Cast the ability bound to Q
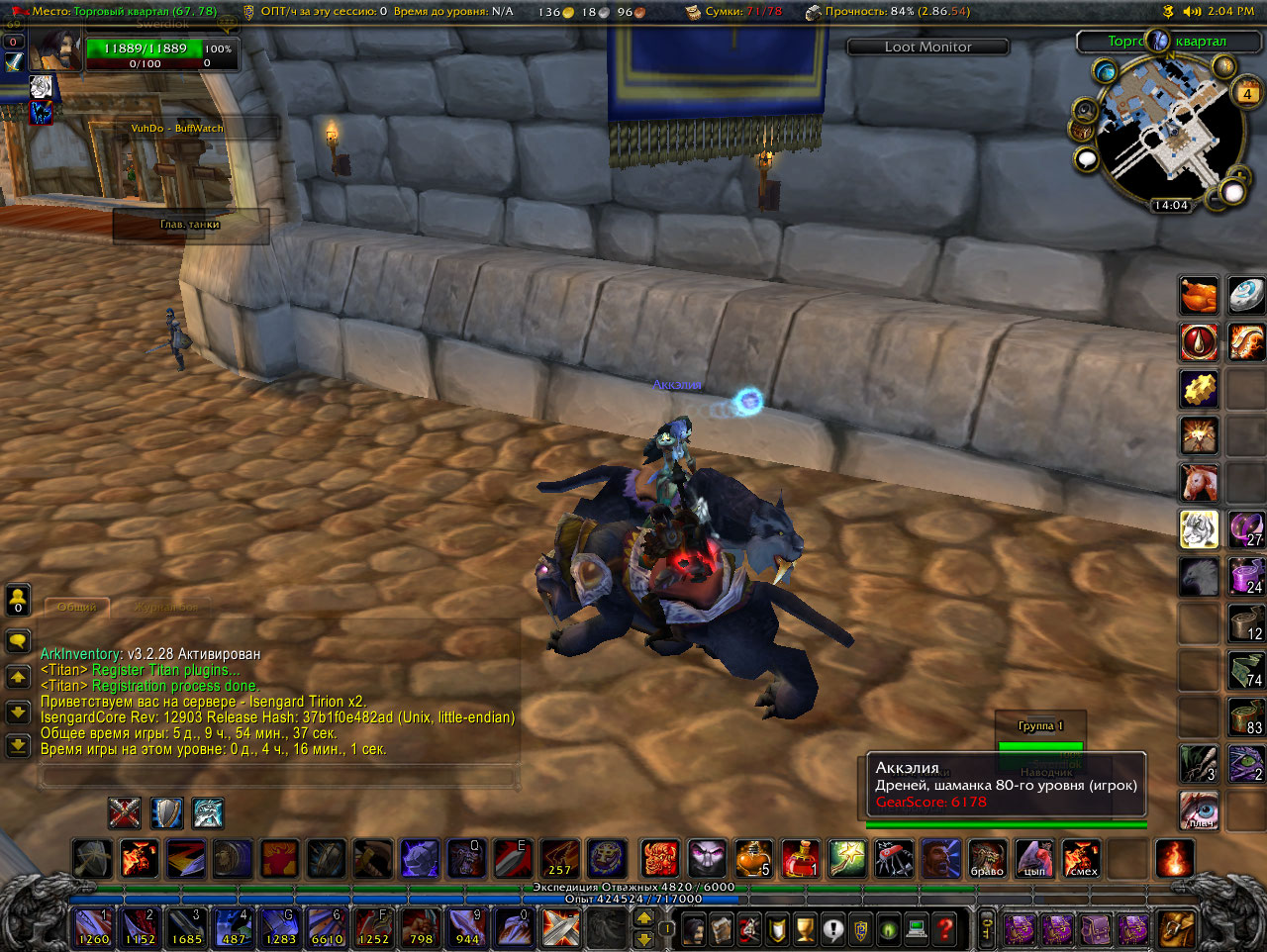The width and height of the screenshot is (1267, 952). click(464, 859)
